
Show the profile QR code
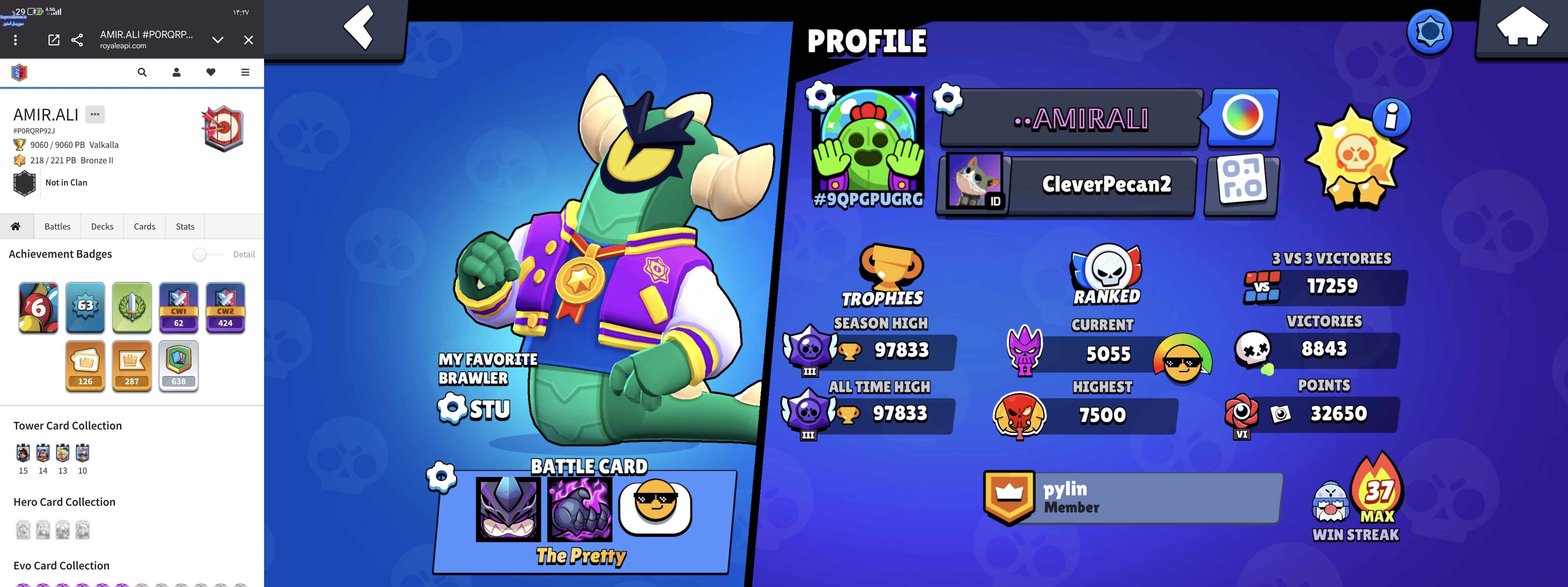pos(1242,185)
